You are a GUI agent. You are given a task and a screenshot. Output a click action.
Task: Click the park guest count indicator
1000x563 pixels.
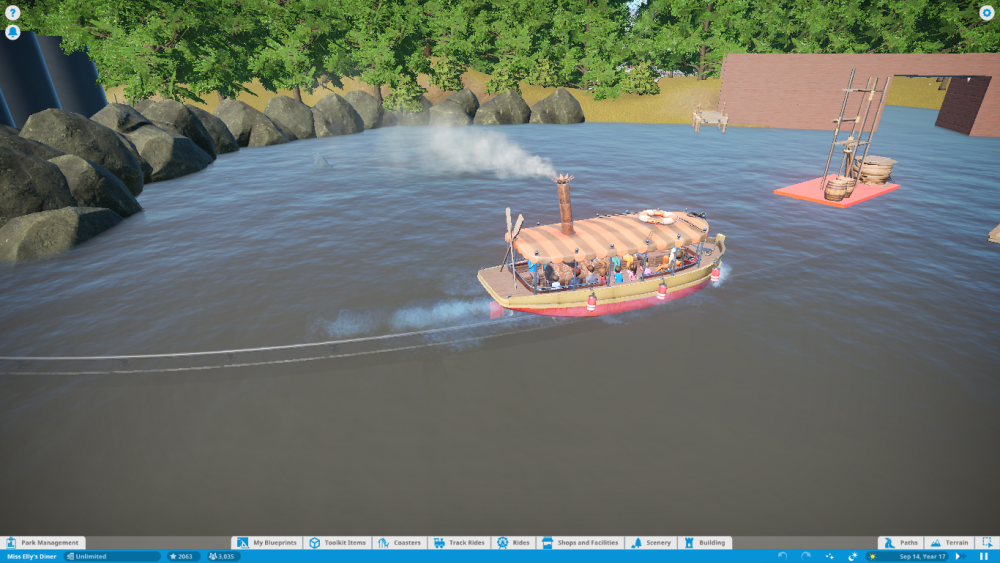point(223,556)
